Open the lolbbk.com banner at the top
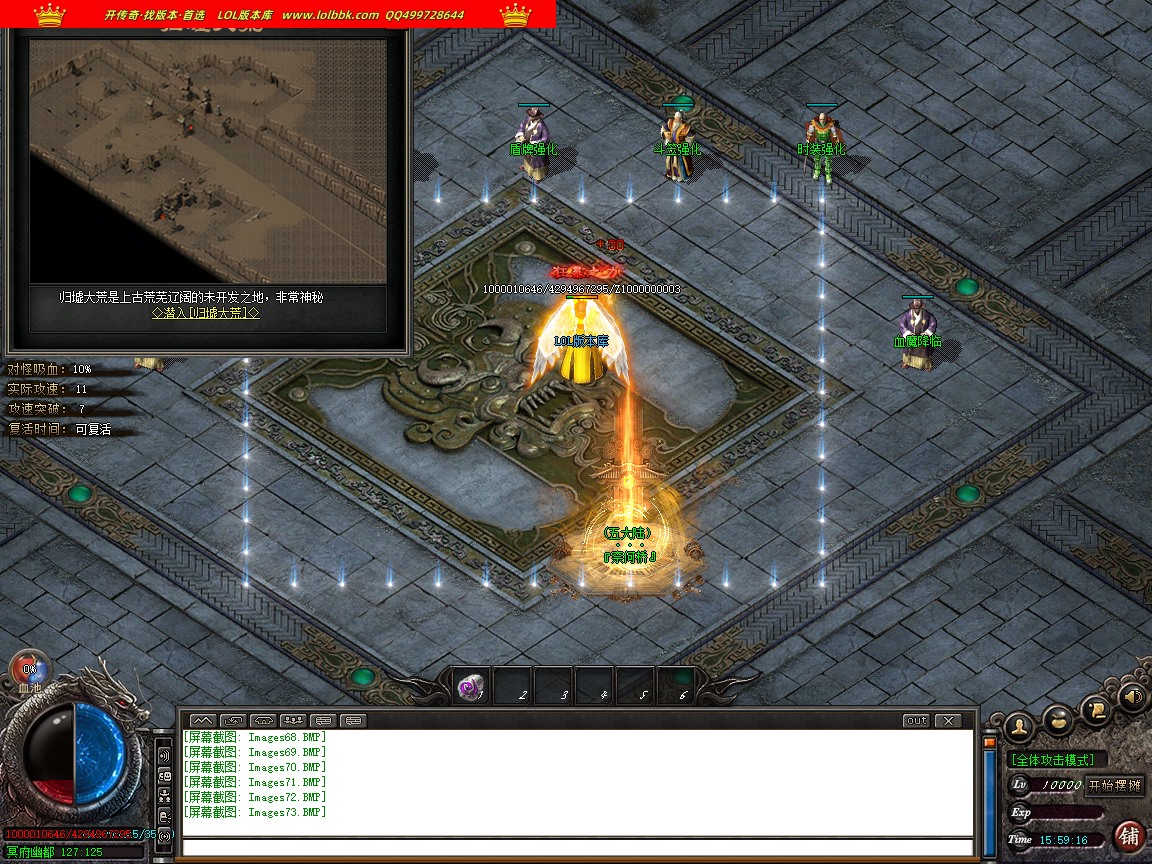This screenshot has width=1152, height=864. coord(278,14)
